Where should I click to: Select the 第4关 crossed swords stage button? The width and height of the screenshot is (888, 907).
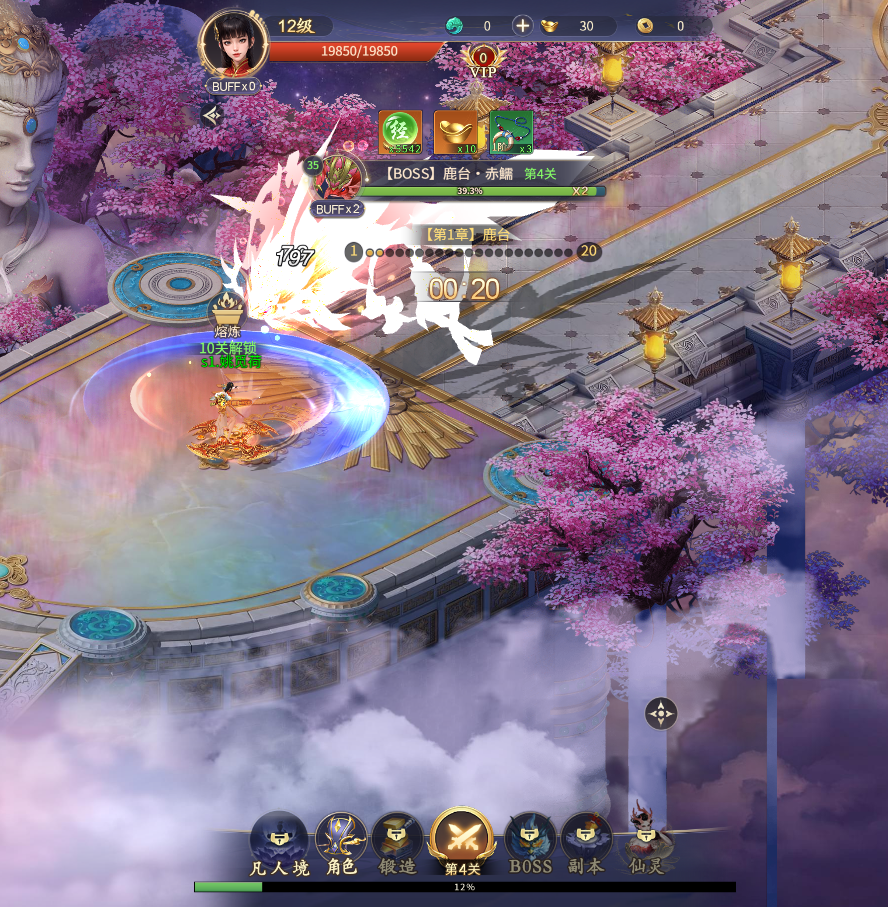(462, 842)
